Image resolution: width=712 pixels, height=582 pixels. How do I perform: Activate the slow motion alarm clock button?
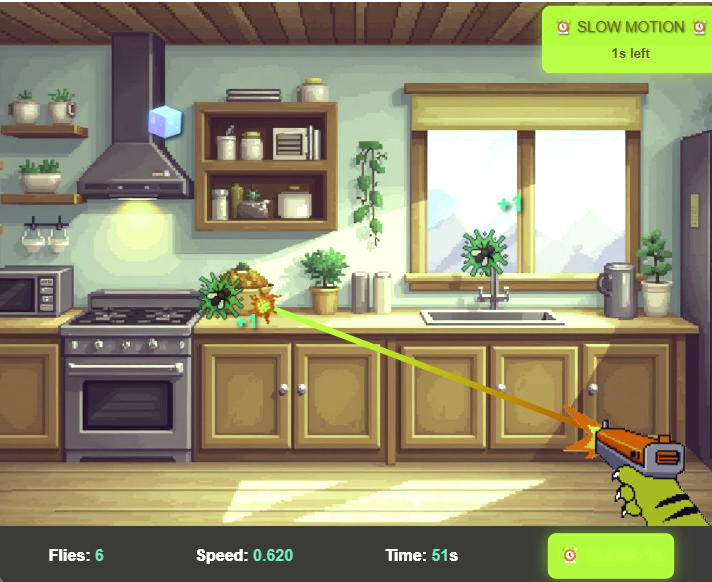point(610,554)
